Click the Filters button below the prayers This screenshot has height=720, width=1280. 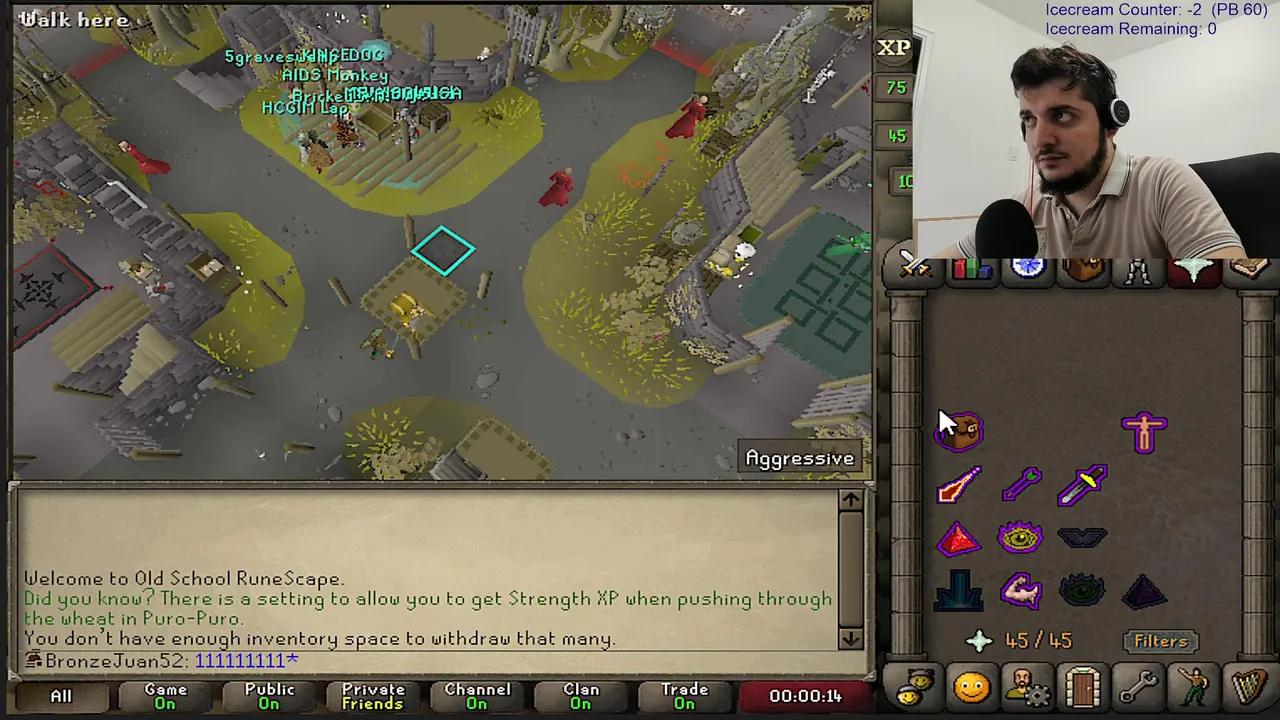click(x=1160, y=641)
